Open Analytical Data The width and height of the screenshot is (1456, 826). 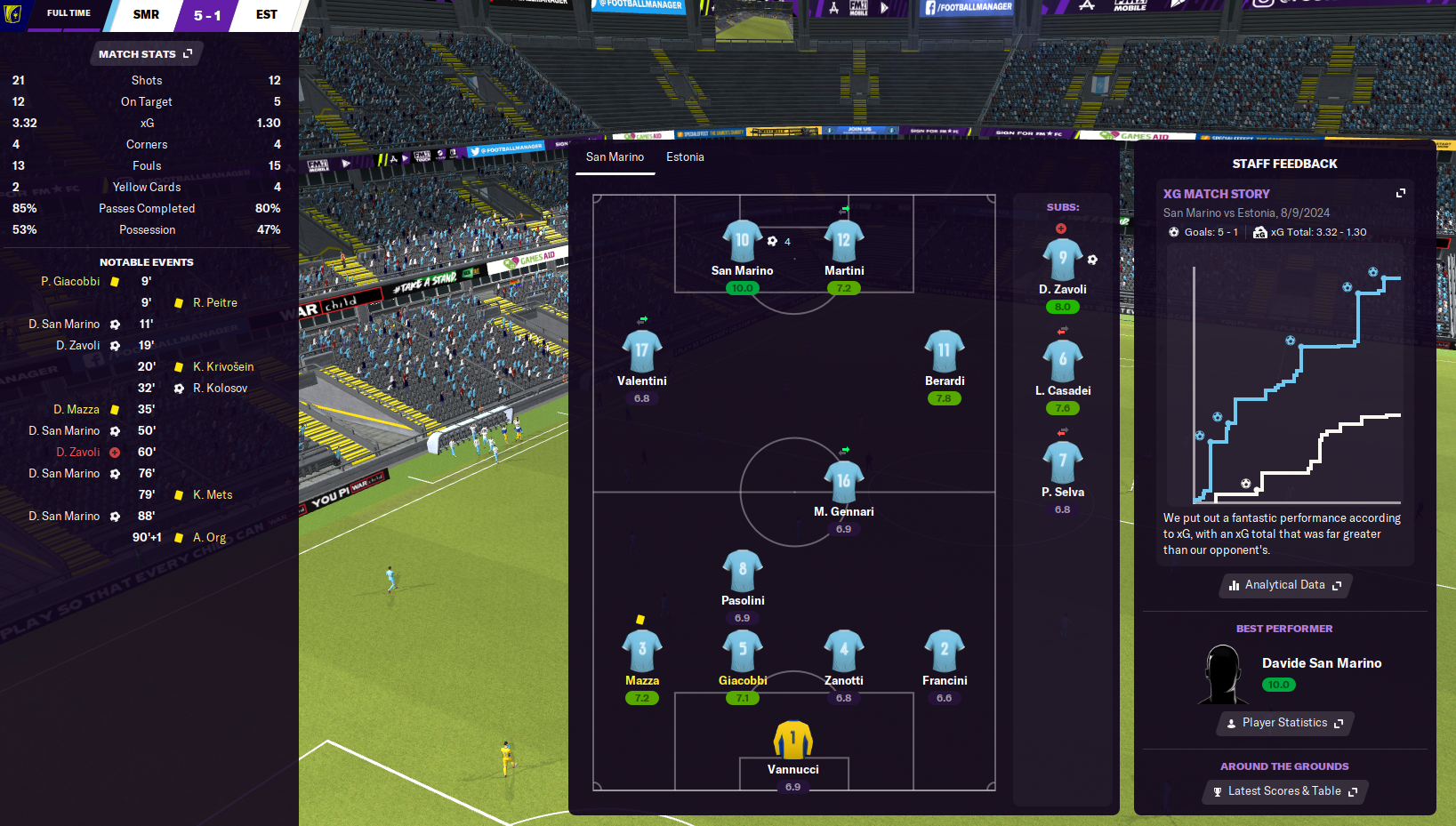[1285, 585]
